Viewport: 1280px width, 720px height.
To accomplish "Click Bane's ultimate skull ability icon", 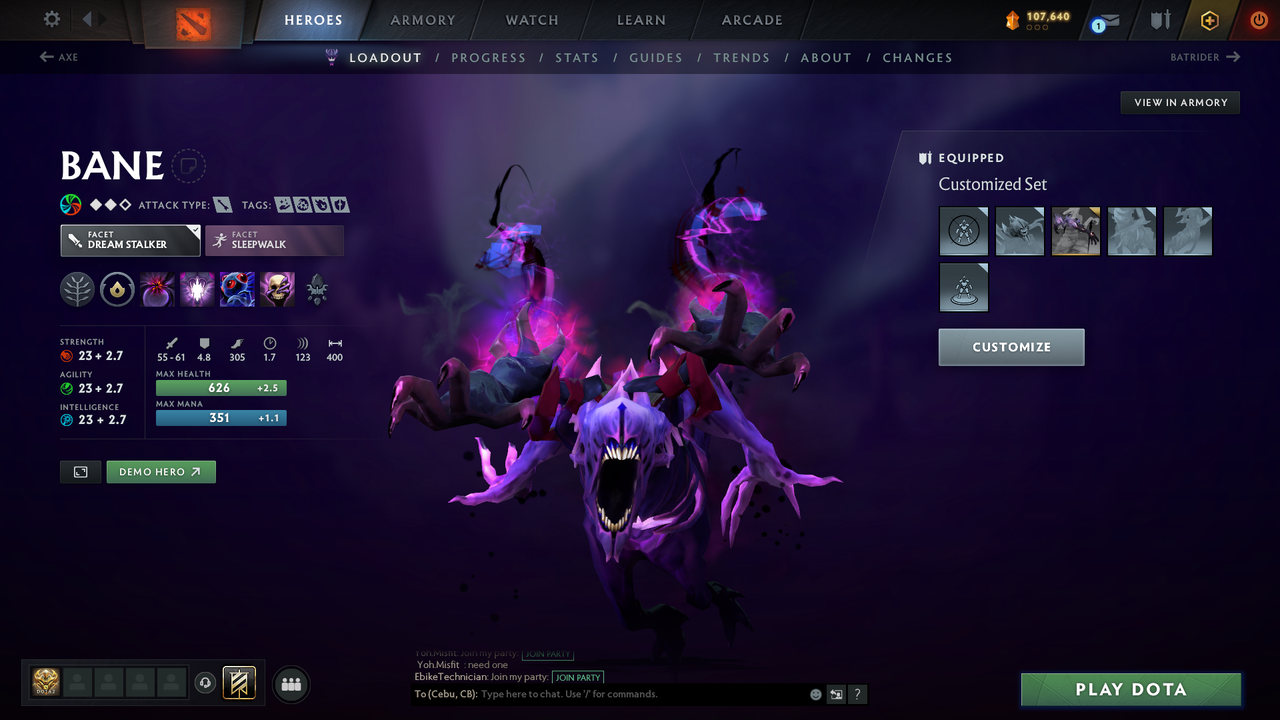I will [x=277, y=289].
